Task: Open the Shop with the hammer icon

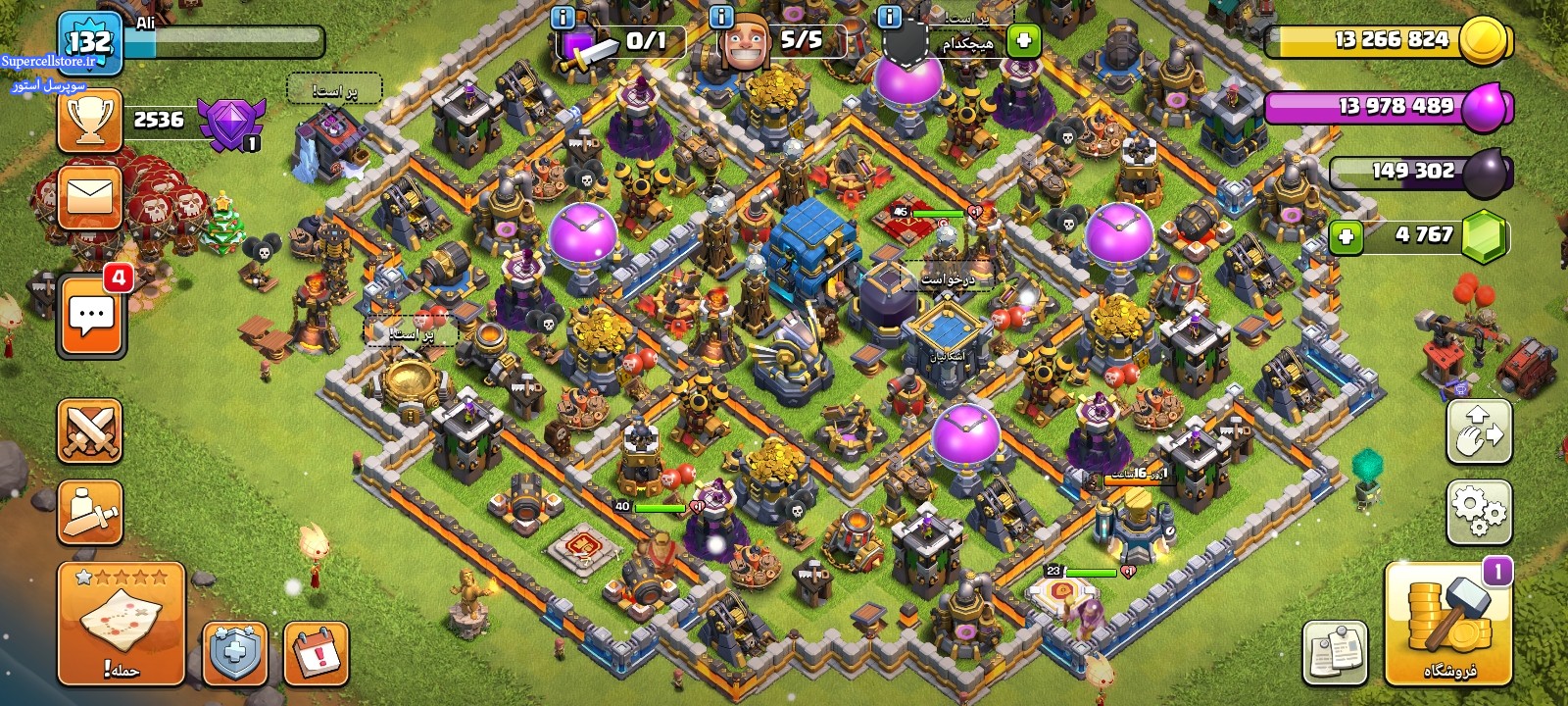Action: point(1447,624)
